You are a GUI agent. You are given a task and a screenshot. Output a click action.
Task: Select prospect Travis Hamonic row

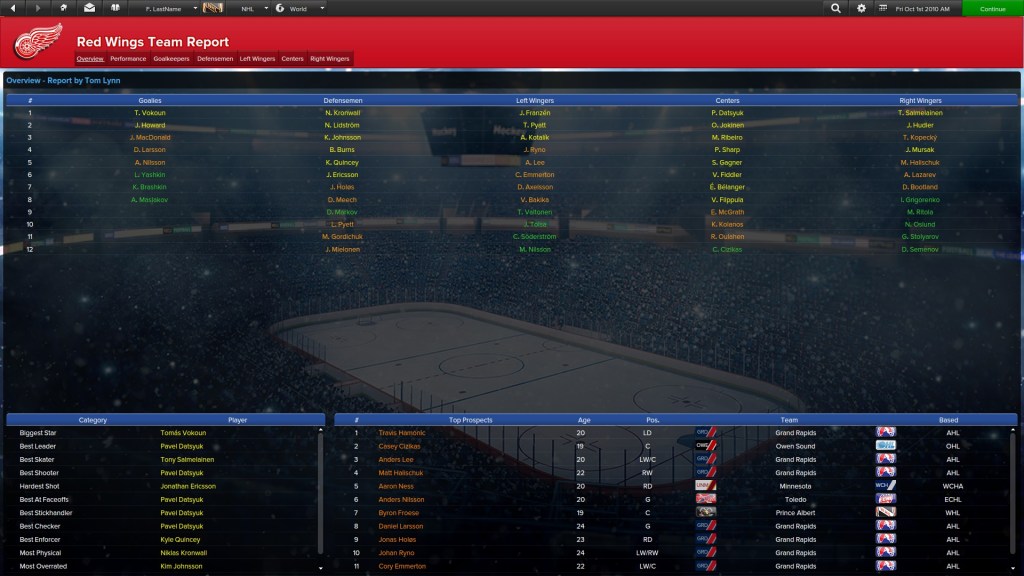pyautogui.click(x=401, y=433)
